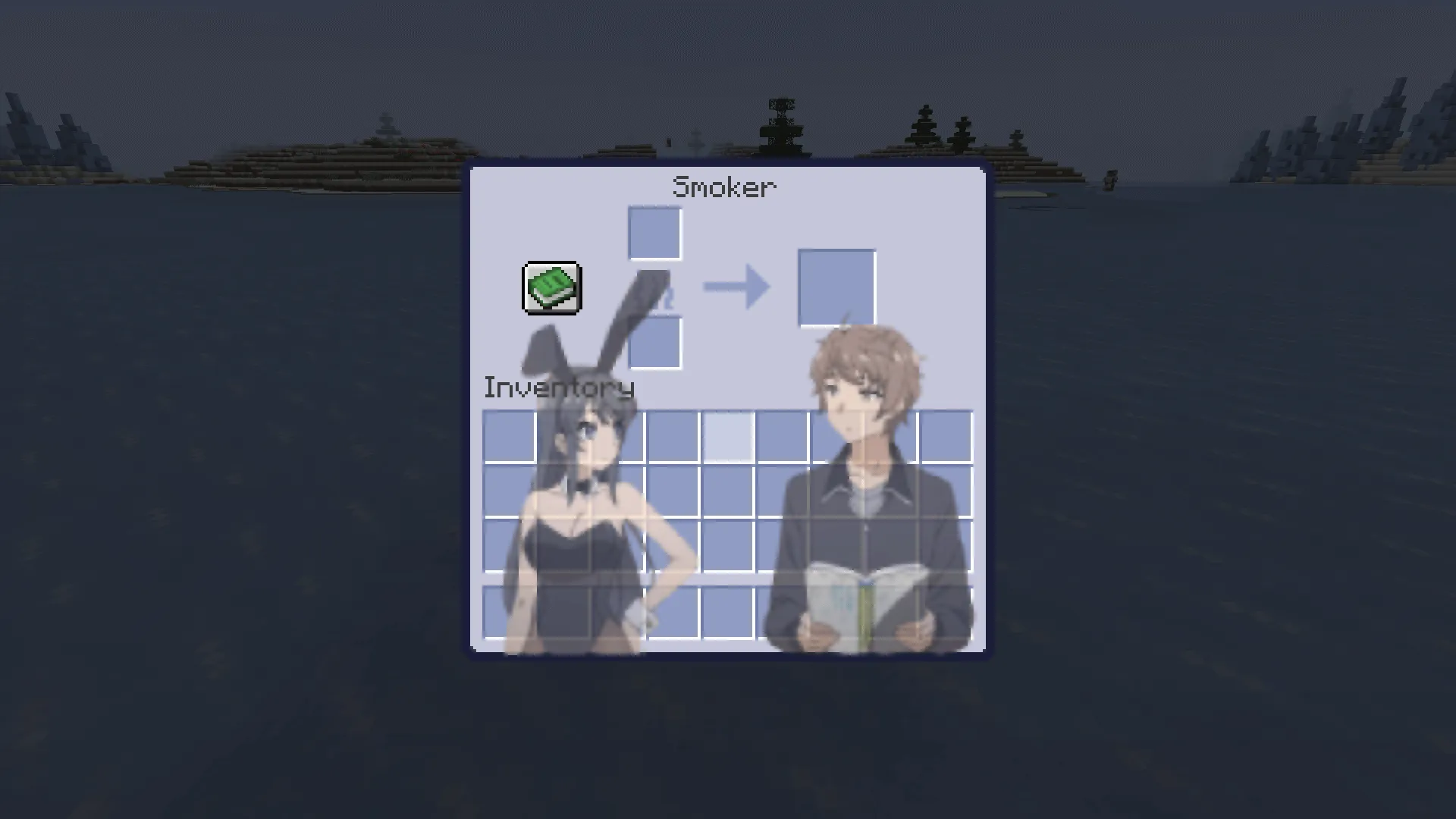This screenshot has width=1456, height=819.
Task: Click the Smoker title text
Action: [x=724, y=187]
